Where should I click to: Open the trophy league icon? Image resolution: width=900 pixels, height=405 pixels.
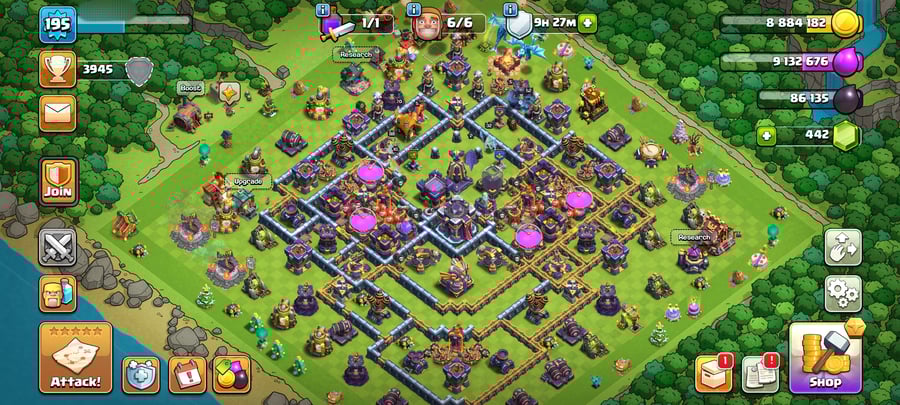pyautogui.click(x=58, y=69)
